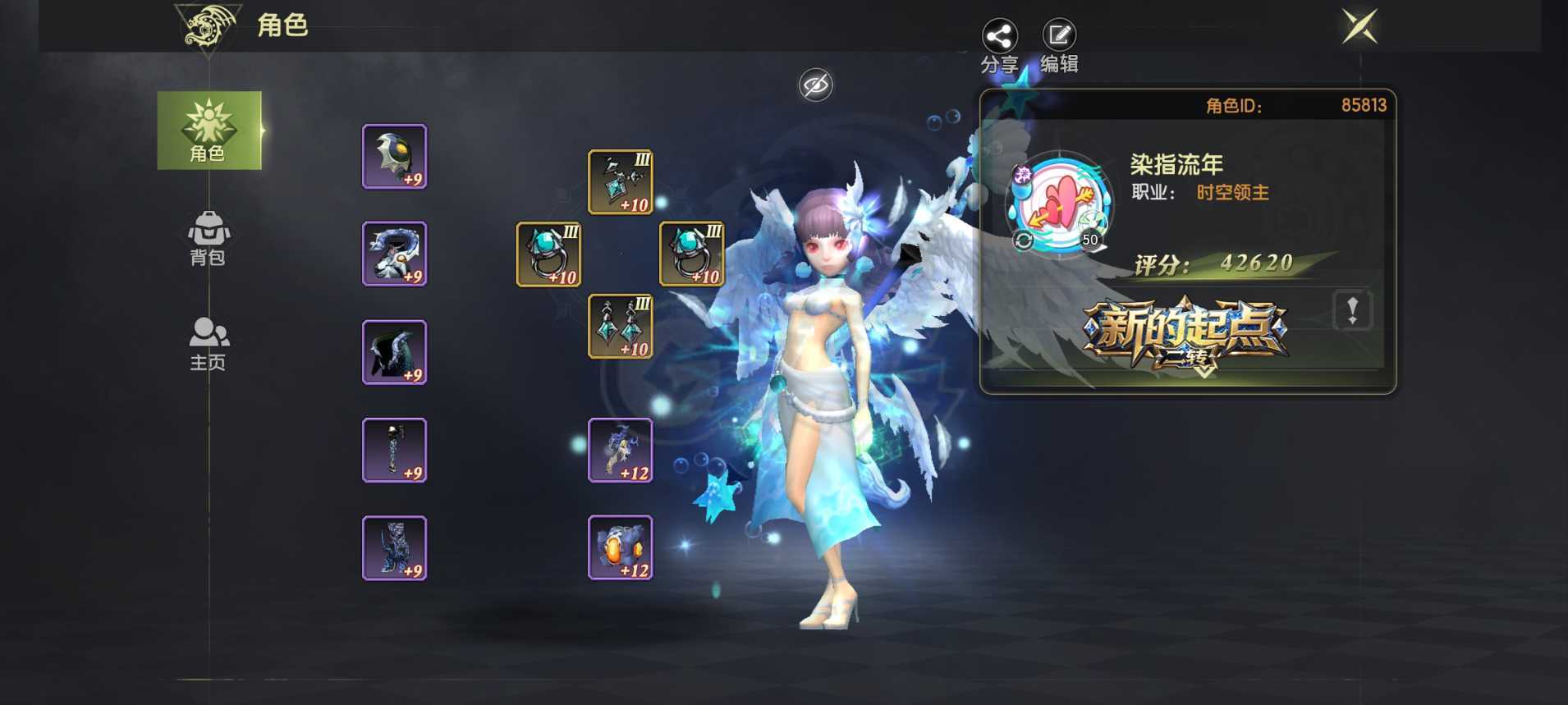This screenshot has width=1568, height=705.
Task: Select the +10 necklace slot
Action: (x=620, y=182)
